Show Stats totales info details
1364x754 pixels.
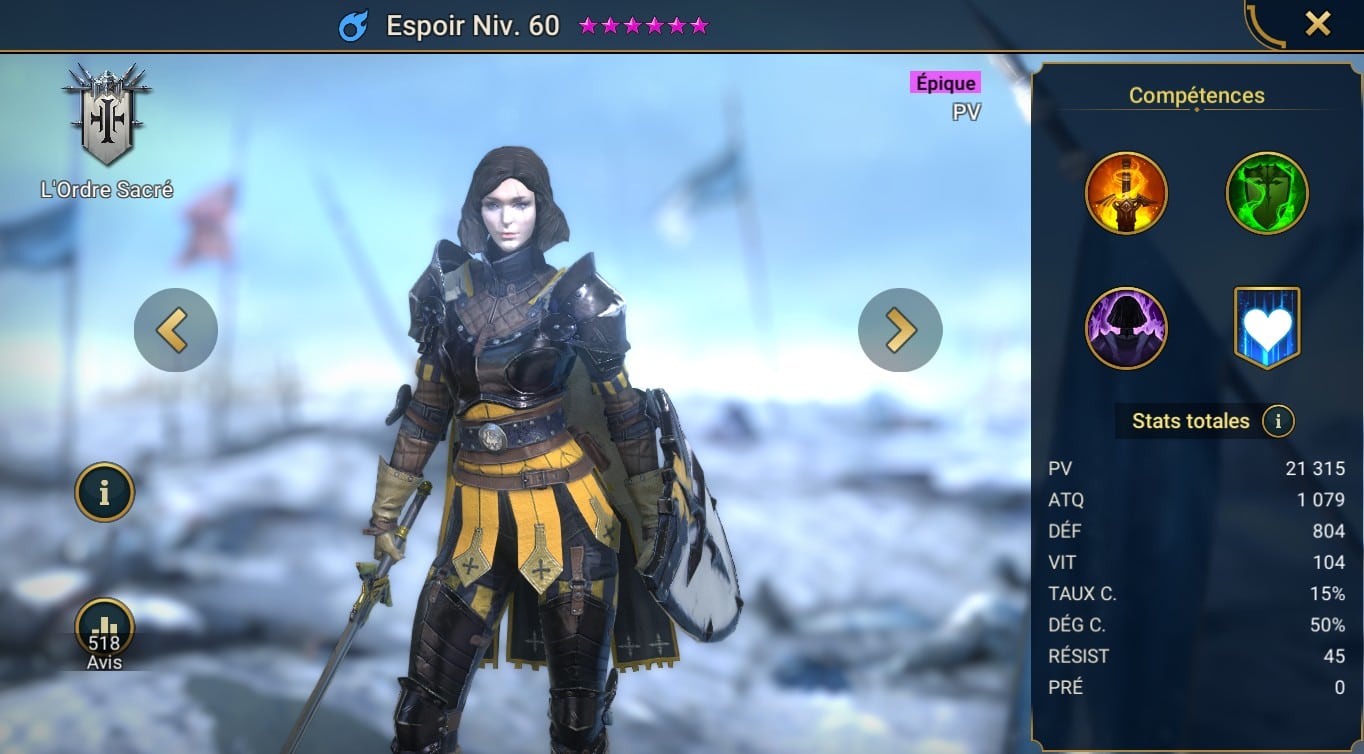[1278, 421]
